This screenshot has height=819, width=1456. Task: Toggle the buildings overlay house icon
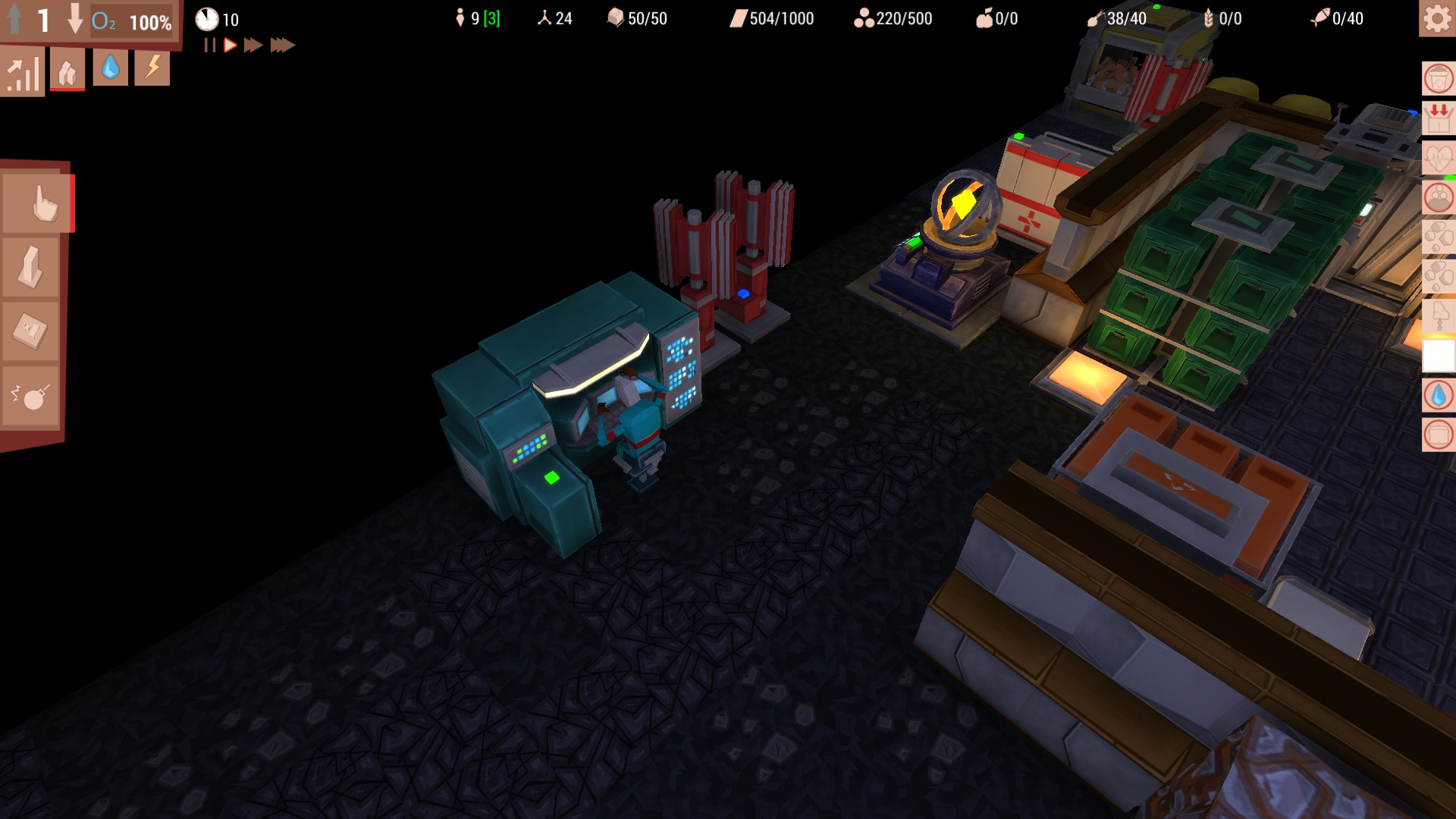pos(67,71)
